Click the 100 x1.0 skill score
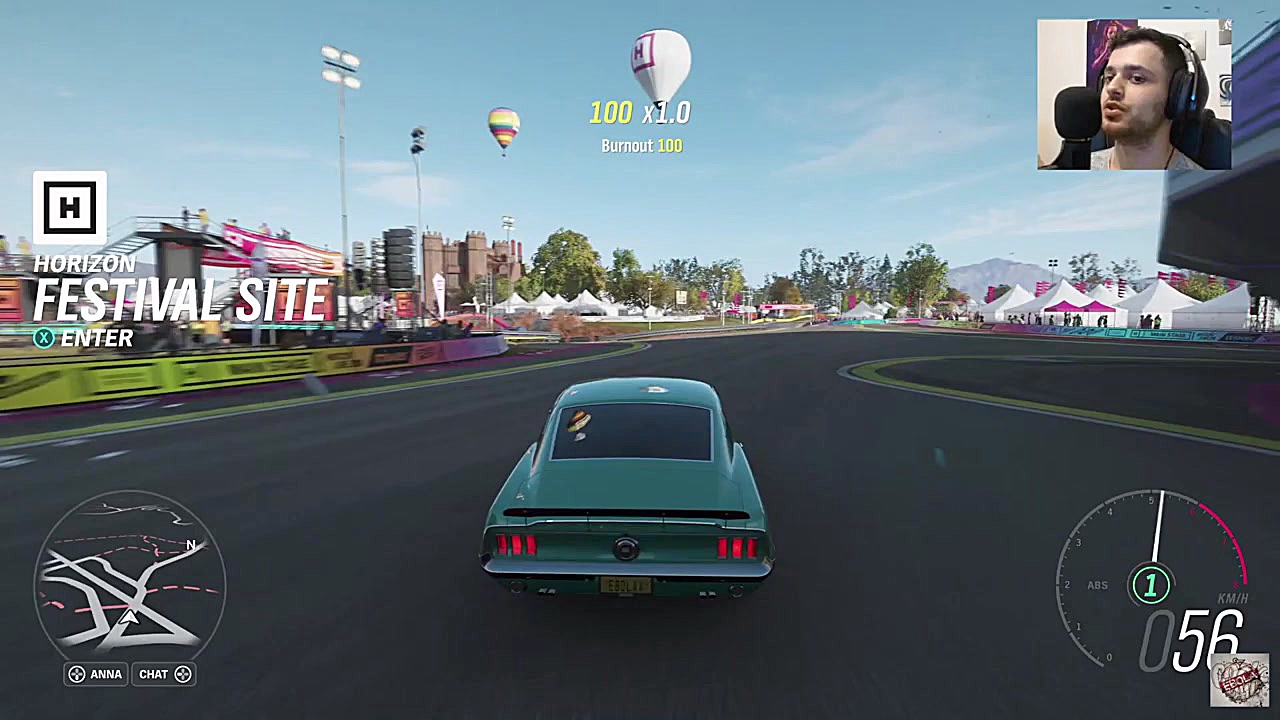1280x720 pixels. point(640,113)
